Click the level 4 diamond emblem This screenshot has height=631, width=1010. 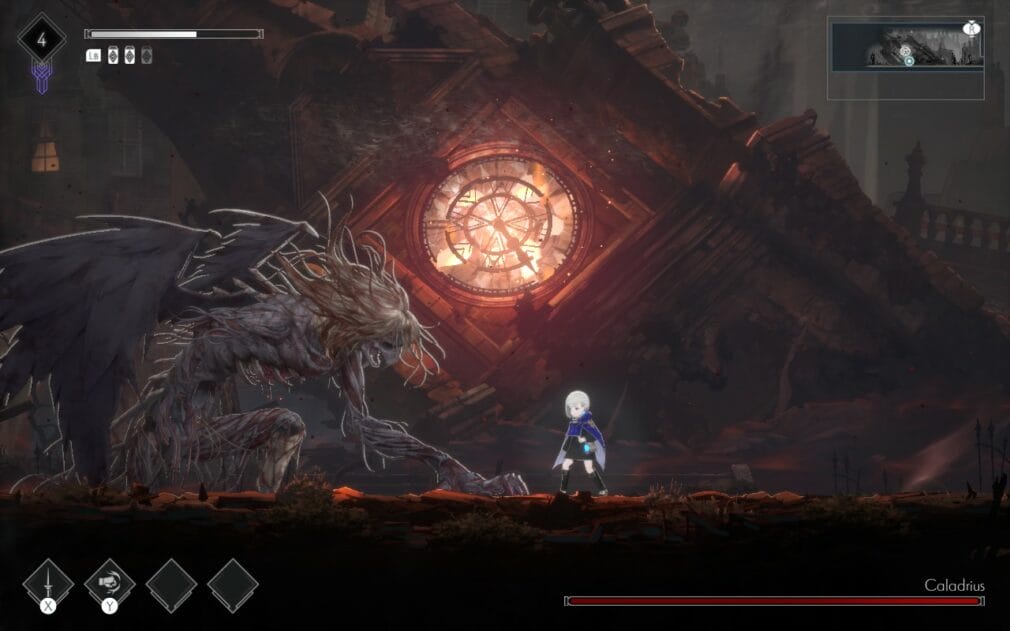[41, 41]
